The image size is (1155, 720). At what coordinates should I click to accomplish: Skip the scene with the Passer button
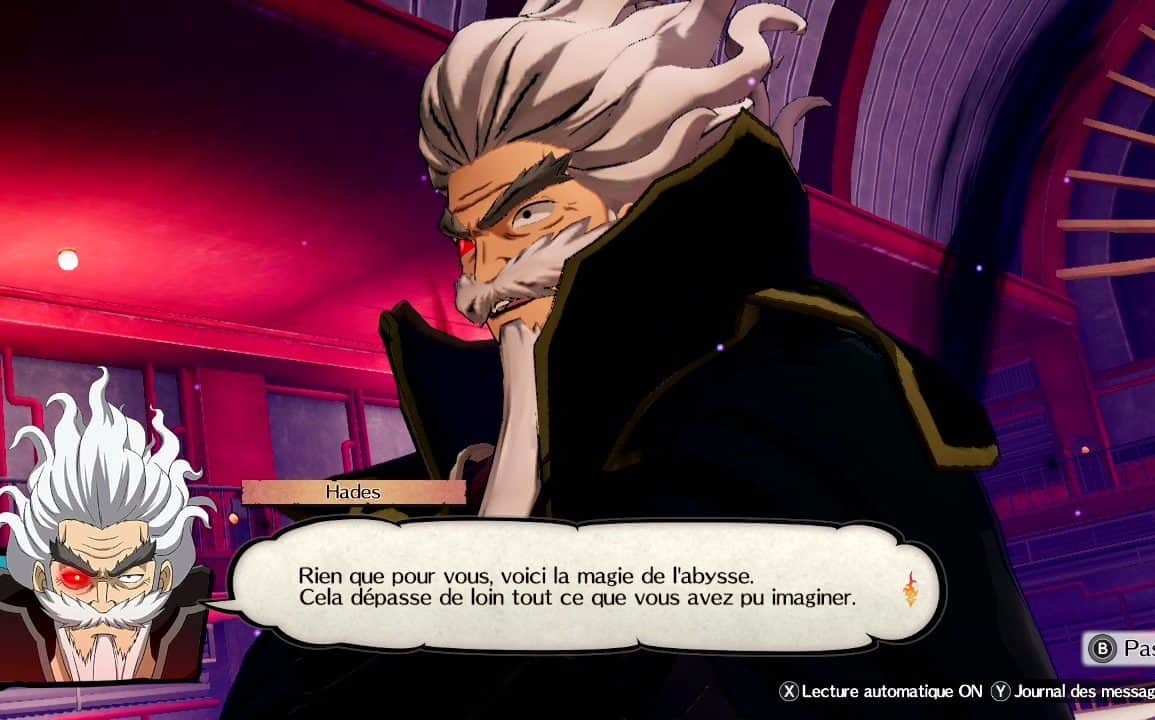[1121, 649]
